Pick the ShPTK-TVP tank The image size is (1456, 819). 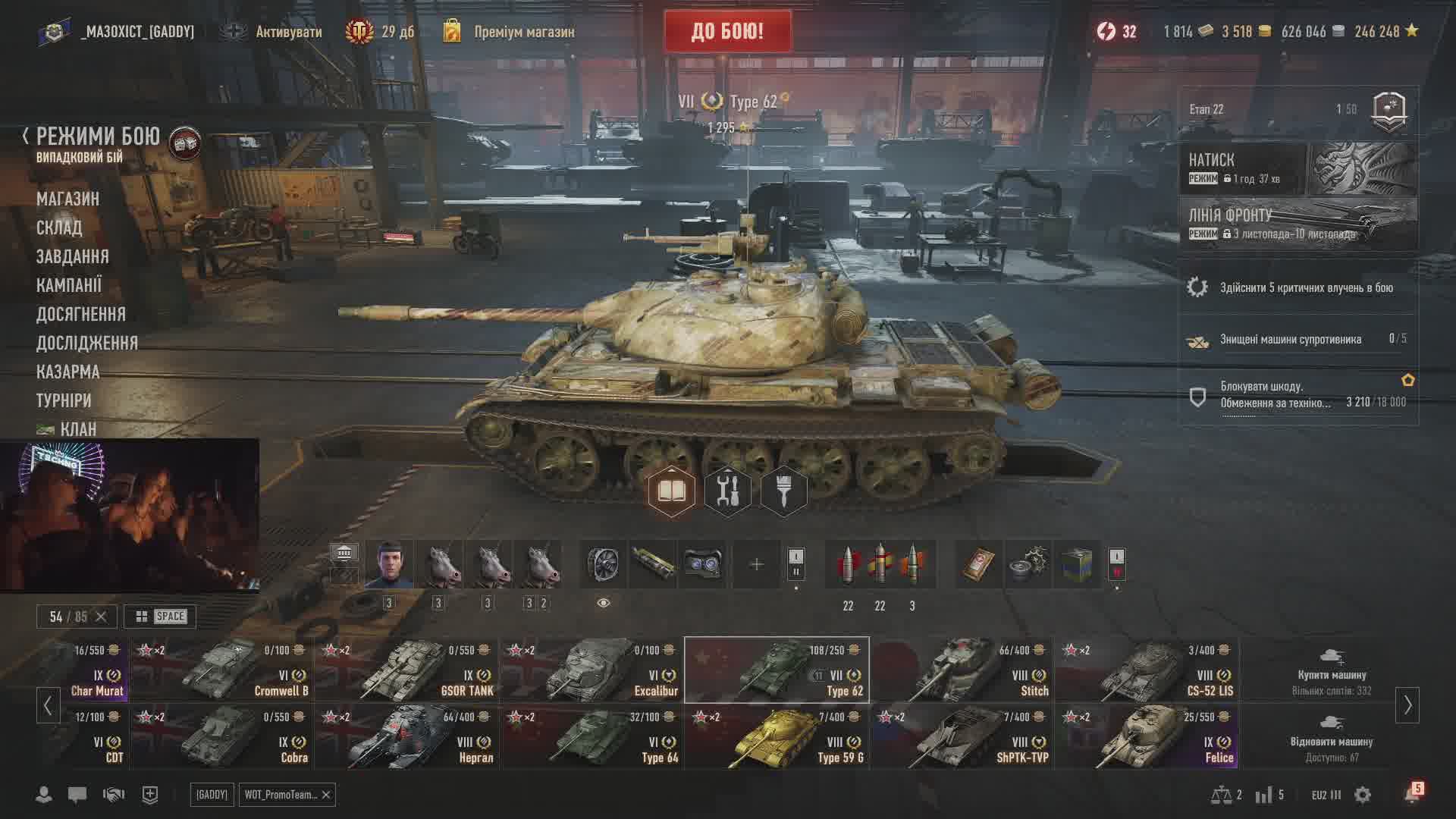point(962,737)
